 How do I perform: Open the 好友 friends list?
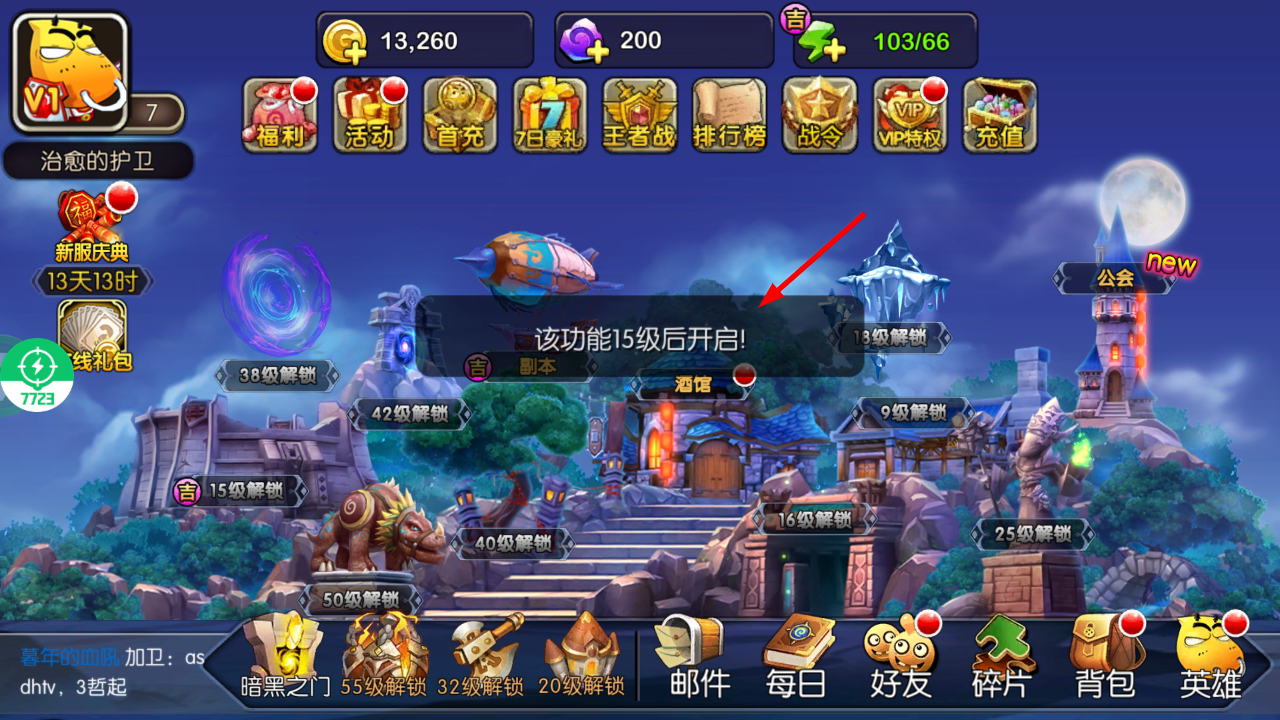coord(901,656)
